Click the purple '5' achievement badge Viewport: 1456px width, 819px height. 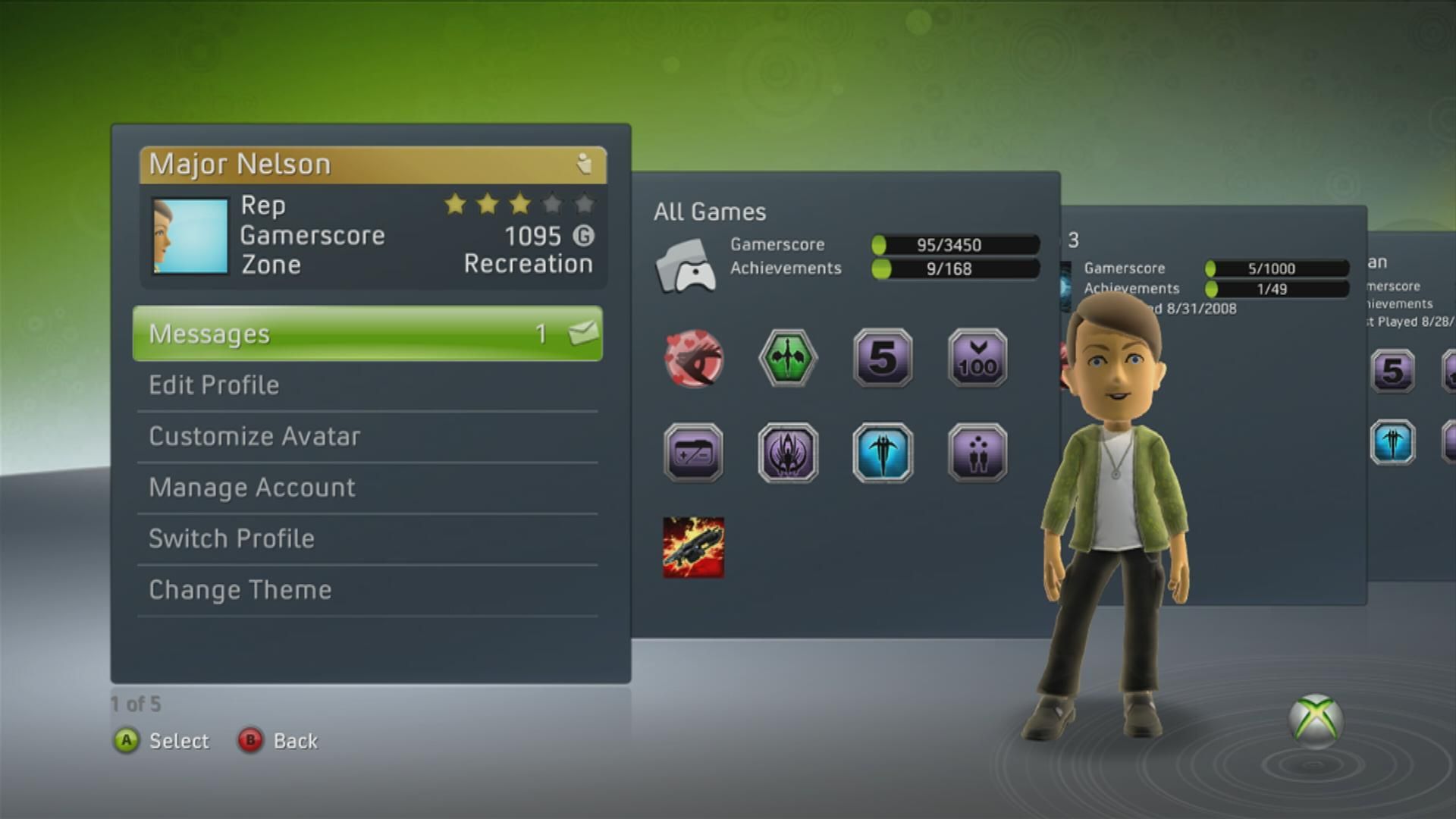point(882,359)
